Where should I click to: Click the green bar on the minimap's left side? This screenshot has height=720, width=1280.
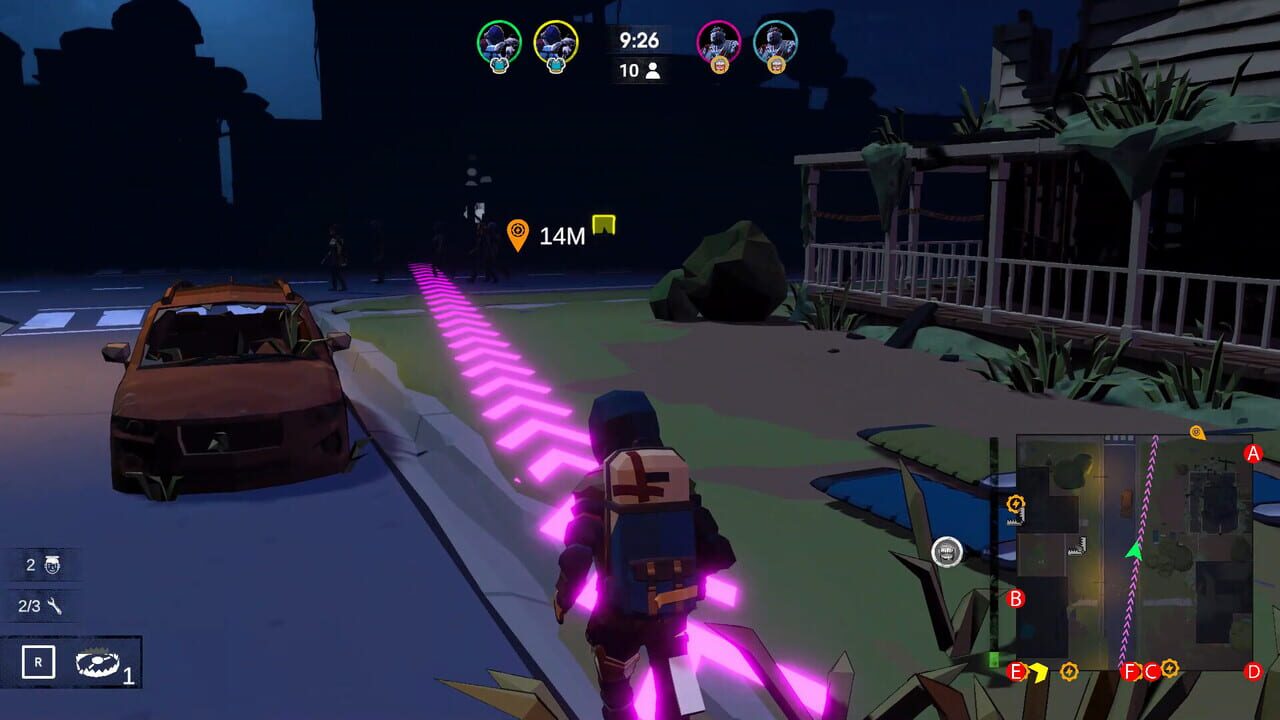click(x=992, y=657)
